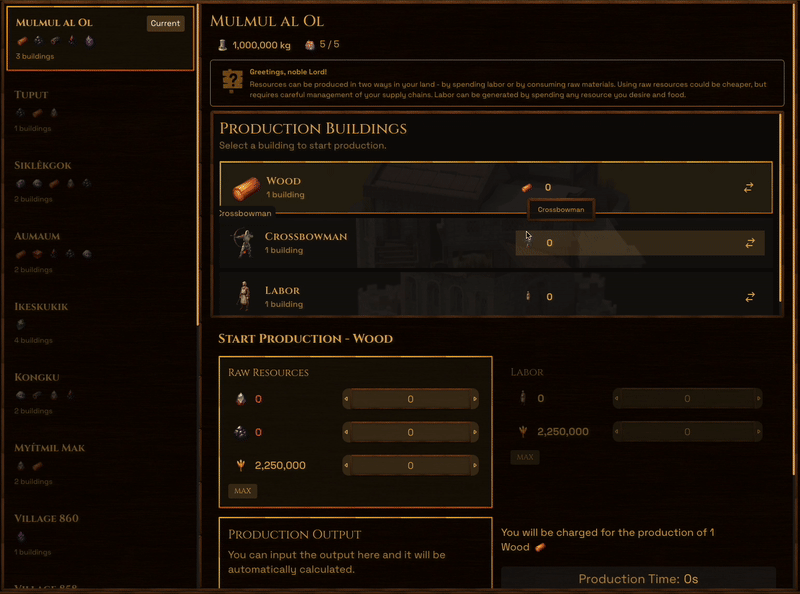This screenshot has width=800, height=594.
Task: Click the swap arrows on the Labor row
Action: pyautogui.click(x=749, y=297)
